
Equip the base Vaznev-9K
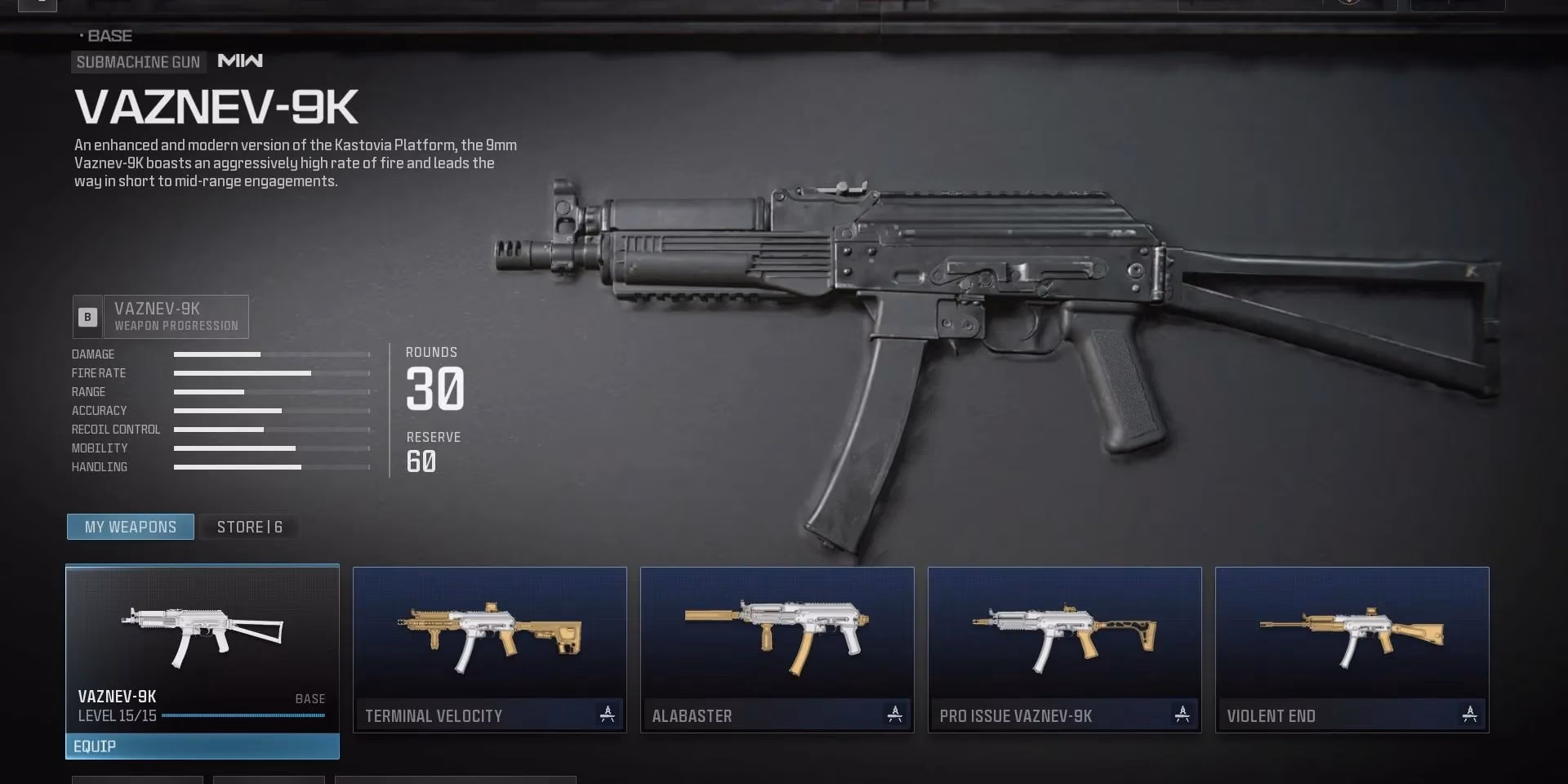(x=202, y=746)
